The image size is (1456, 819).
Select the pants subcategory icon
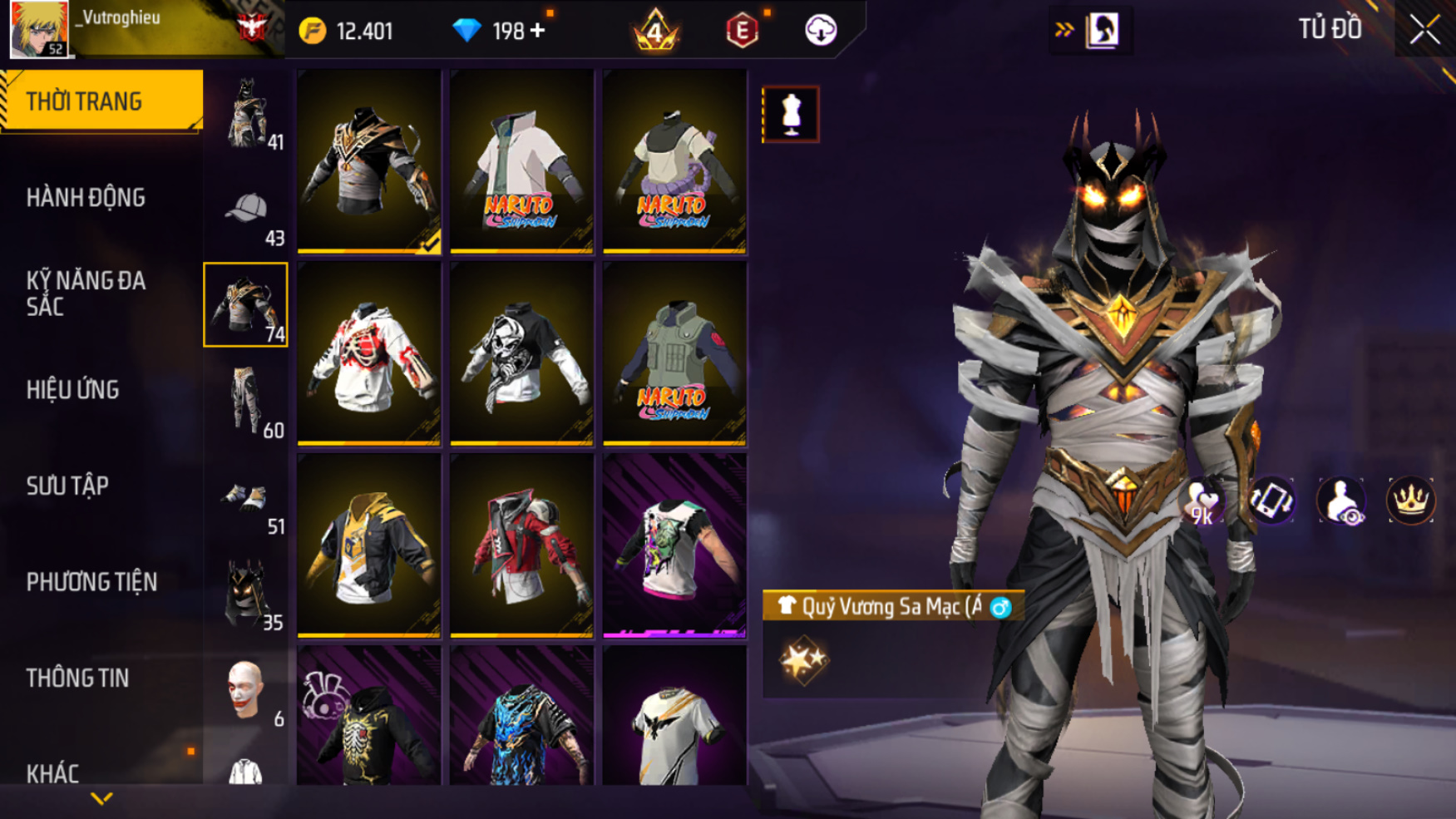[x=246, y=401]
